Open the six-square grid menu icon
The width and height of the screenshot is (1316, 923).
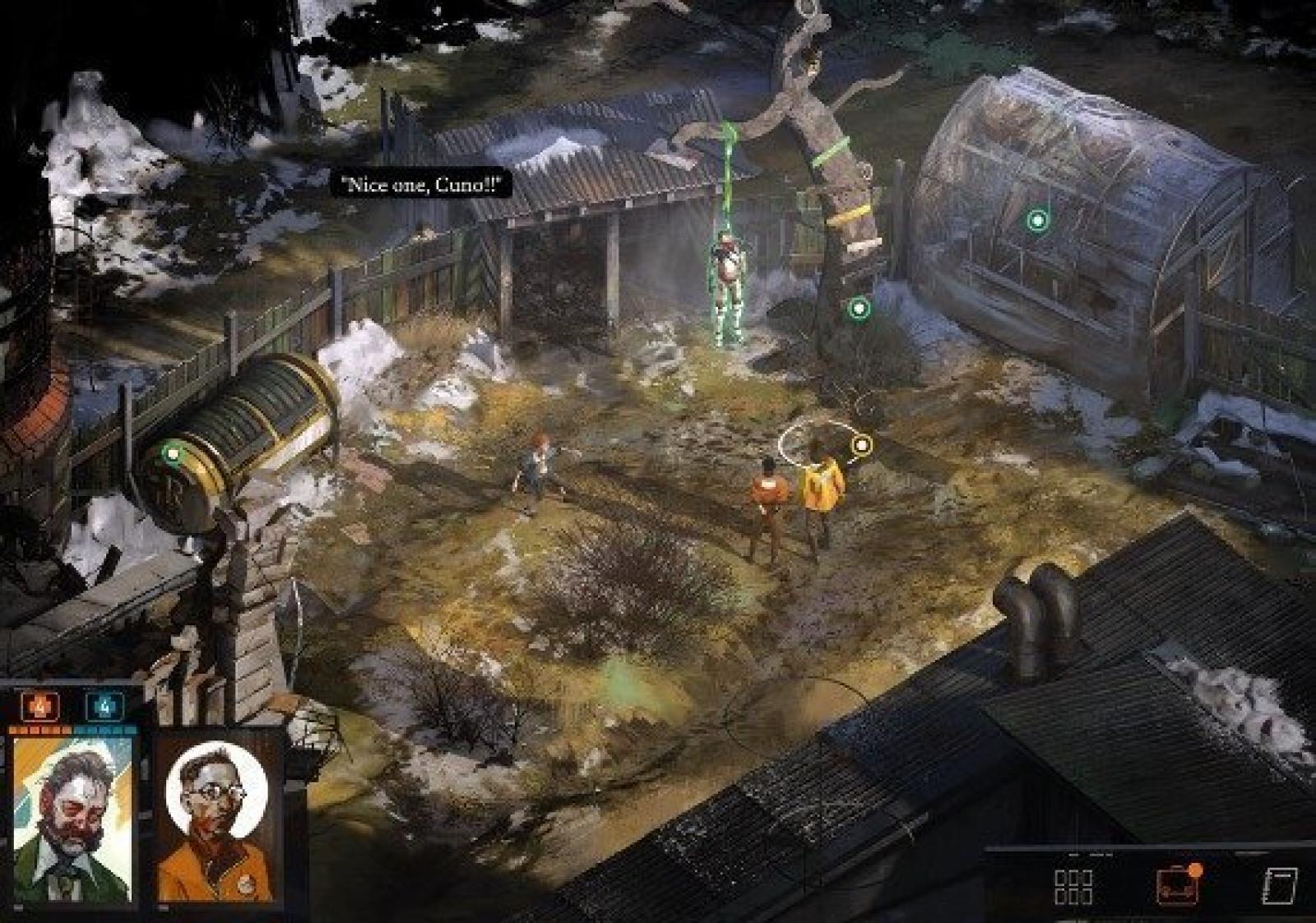pos(1073,886)
